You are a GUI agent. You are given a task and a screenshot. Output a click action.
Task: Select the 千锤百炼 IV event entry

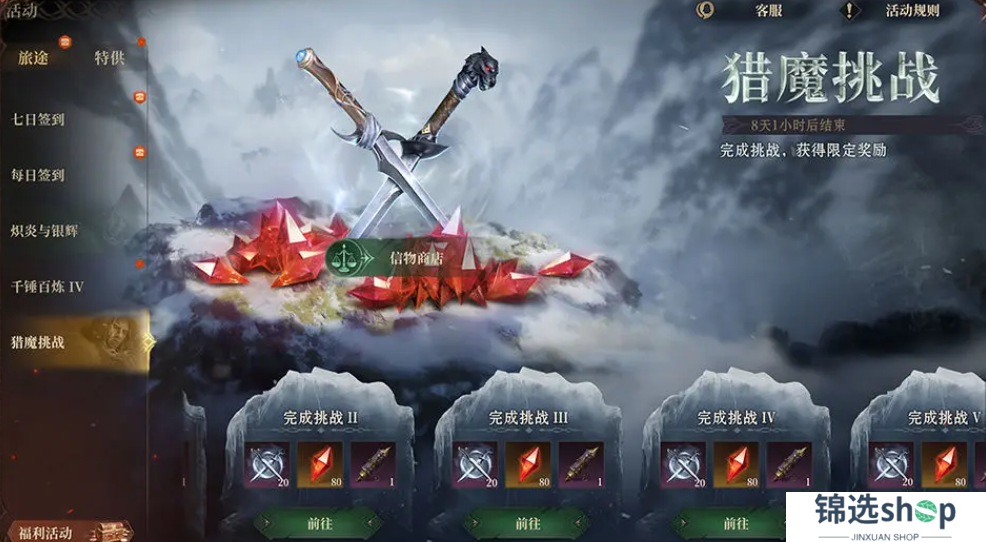coord(47,287)
